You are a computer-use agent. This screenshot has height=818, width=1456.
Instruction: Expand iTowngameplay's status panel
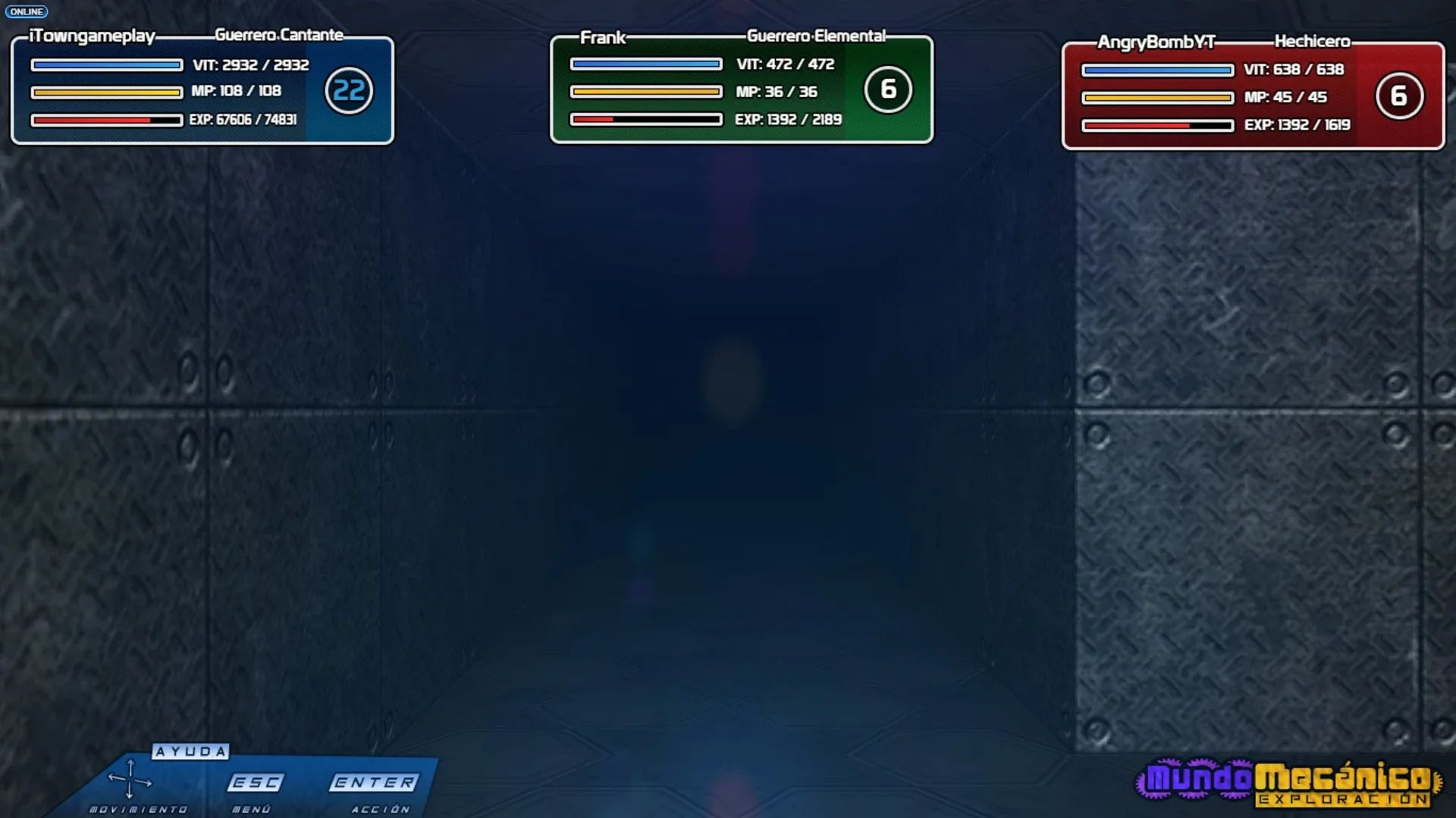pos(201,91)
